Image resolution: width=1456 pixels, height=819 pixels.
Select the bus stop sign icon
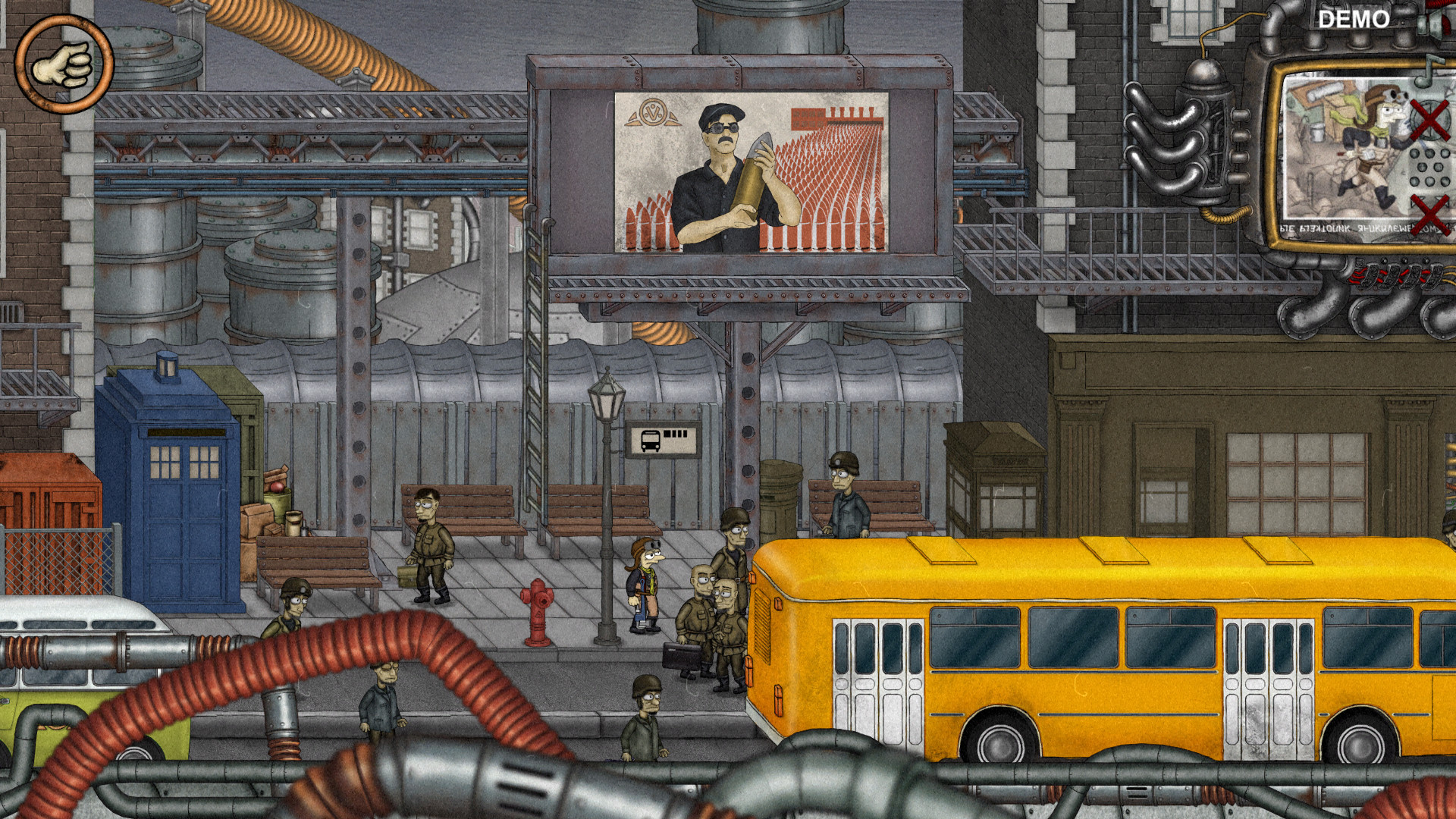click(x=661, y=438)
